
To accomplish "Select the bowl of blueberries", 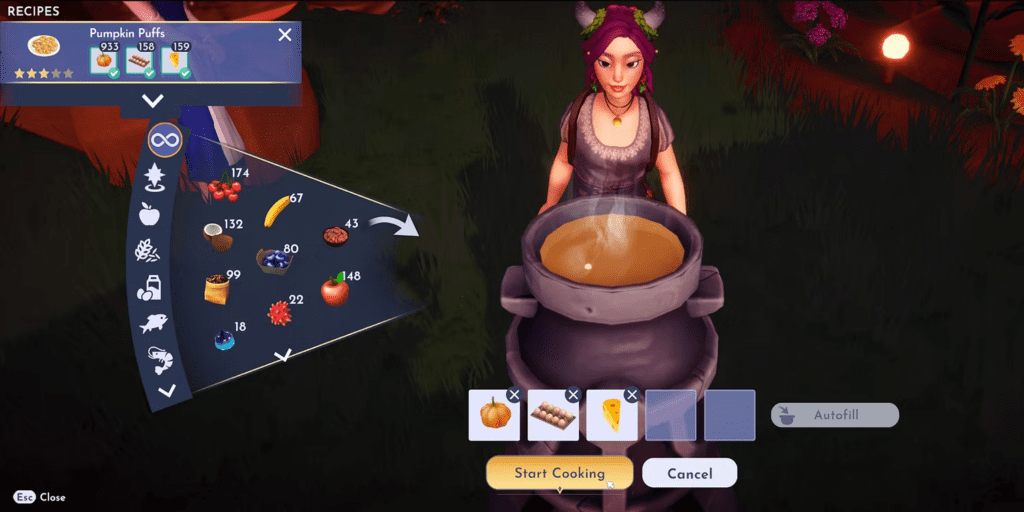I will (x=273, y=260).
